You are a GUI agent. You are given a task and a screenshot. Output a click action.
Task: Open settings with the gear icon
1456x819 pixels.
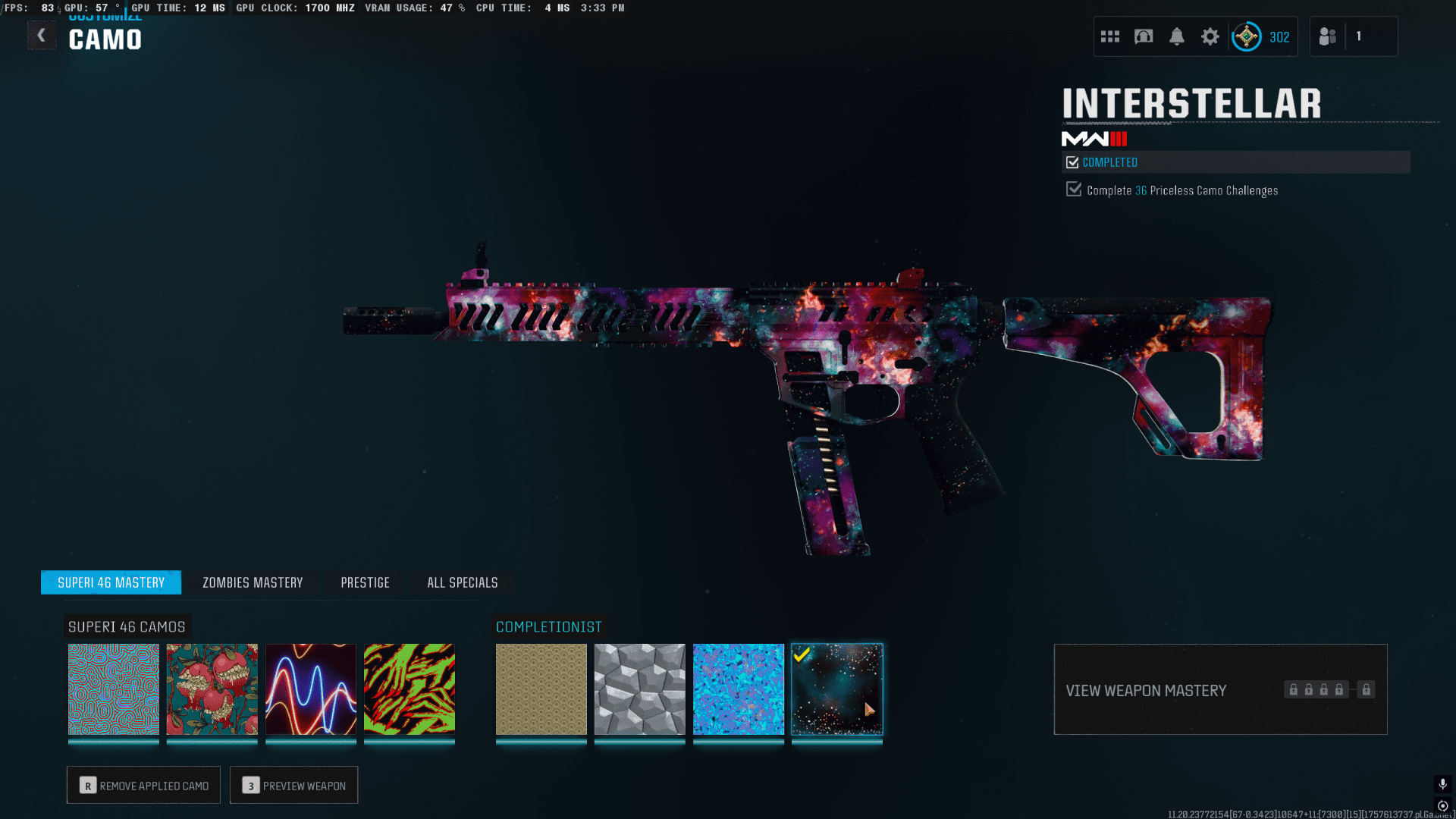tap(1210, 36)
